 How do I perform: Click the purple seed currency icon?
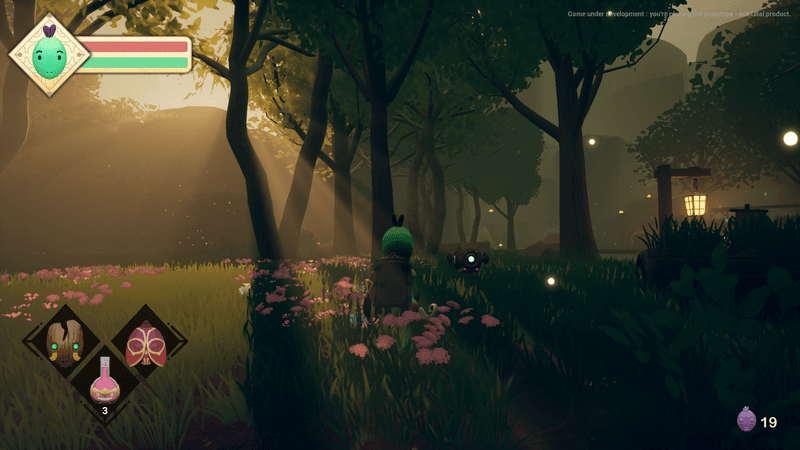(745, 420)
